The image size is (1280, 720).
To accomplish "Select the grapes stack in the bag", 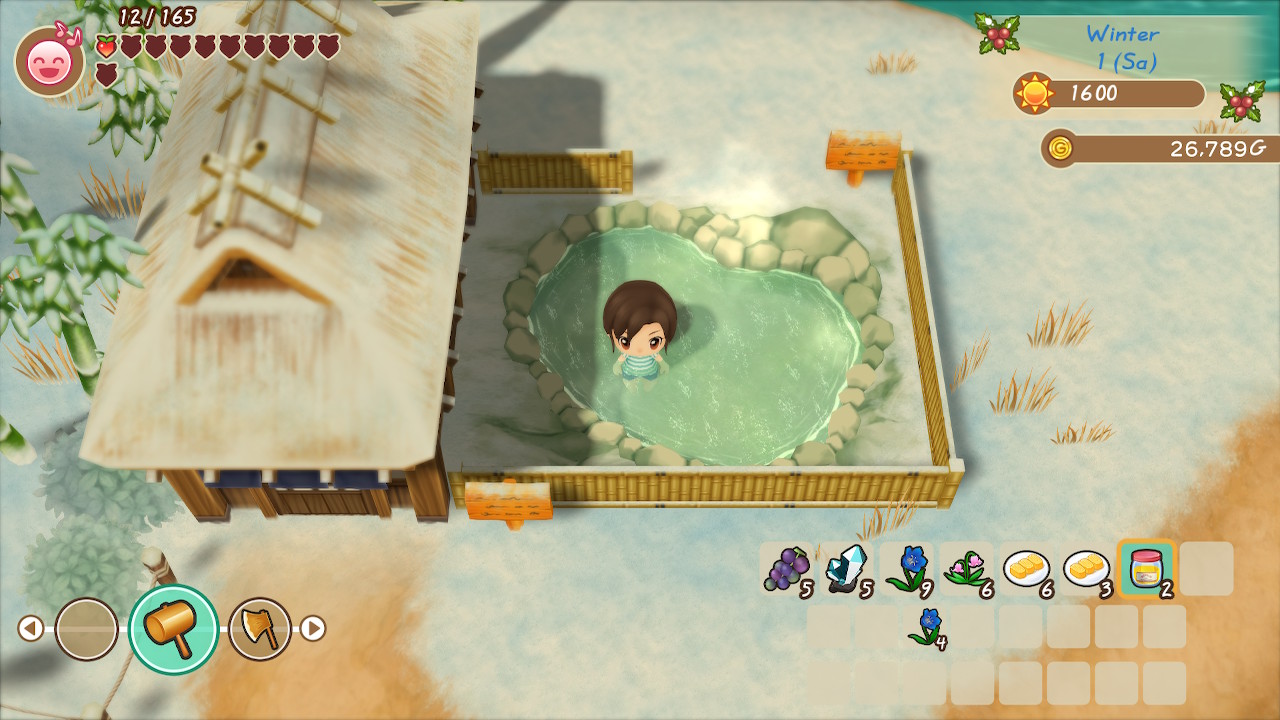I will pos(786,571).
